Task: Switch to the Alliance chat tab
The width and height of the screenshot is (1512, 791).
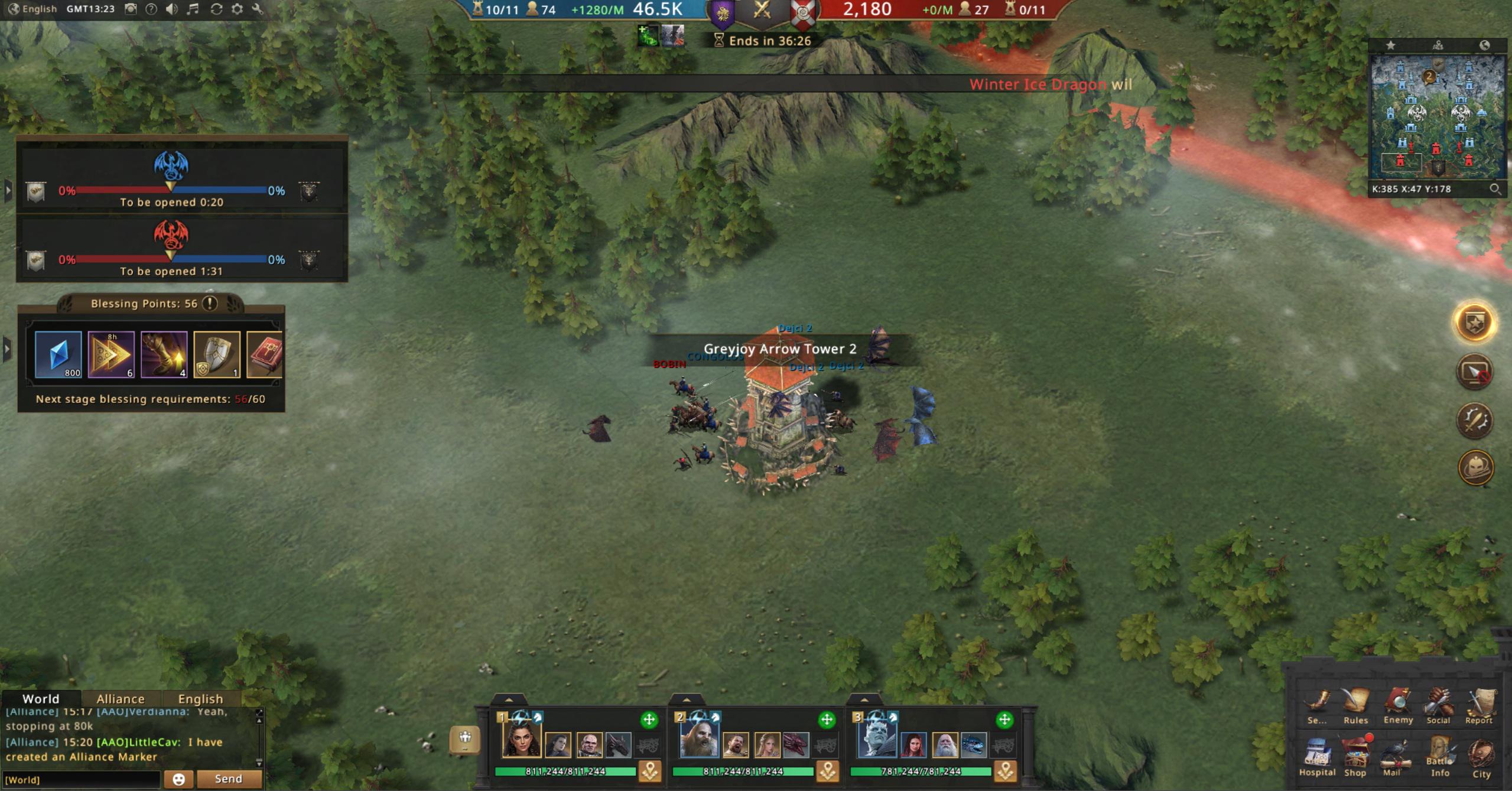Action: pos(121,699)
